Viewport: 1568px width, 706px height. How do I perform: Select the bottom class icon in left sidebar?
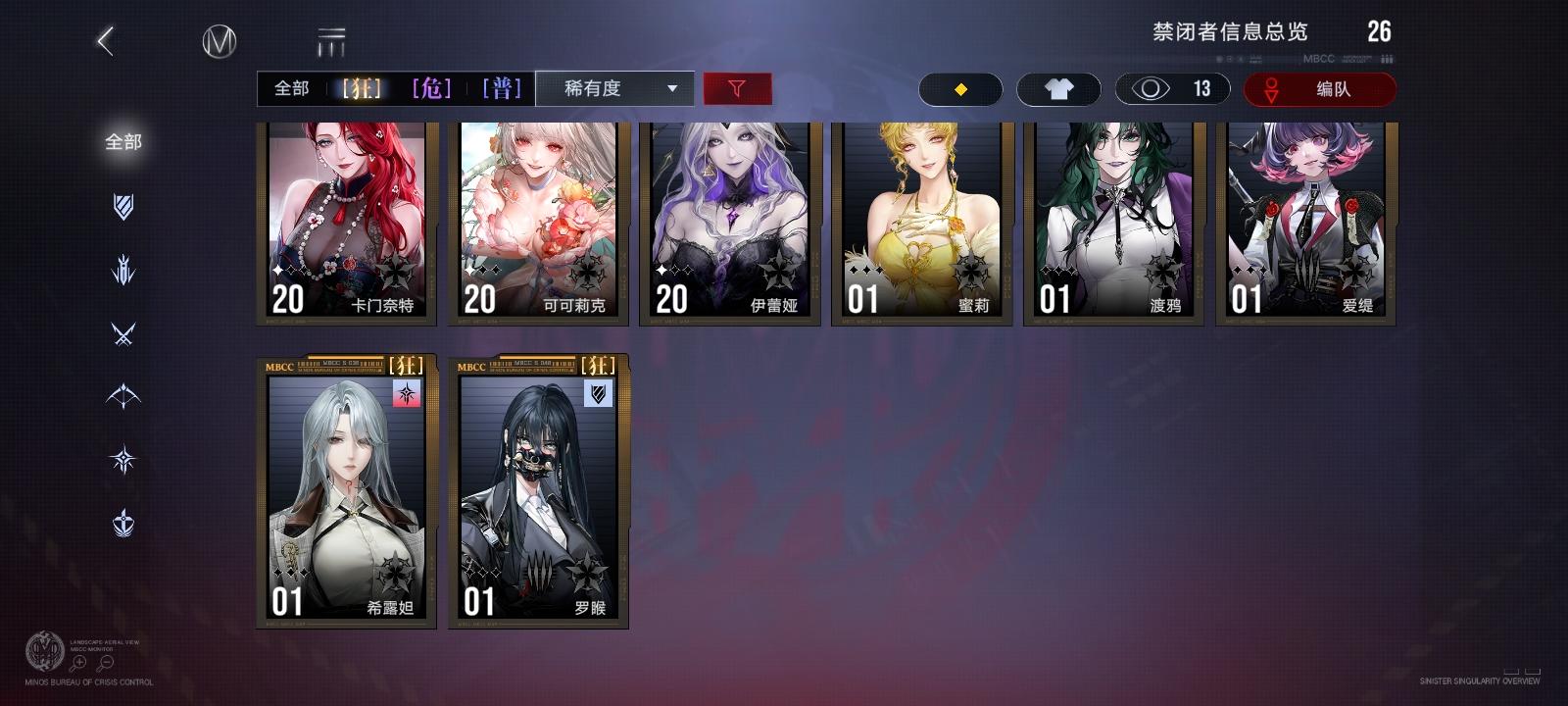[x=123, y=522]
